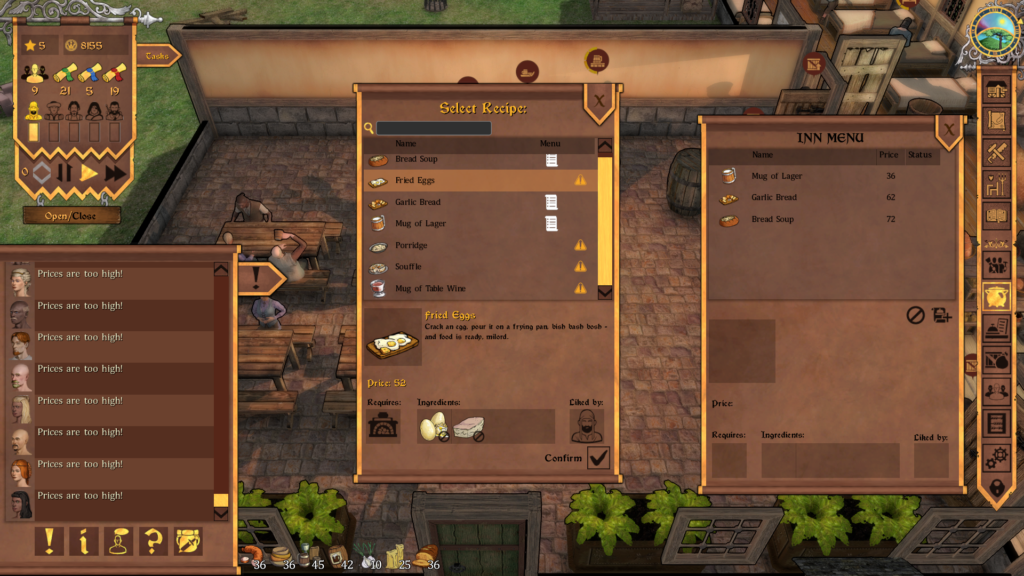
Task: Pick the Souffle recipe
Action: click(x=470, y=267)
